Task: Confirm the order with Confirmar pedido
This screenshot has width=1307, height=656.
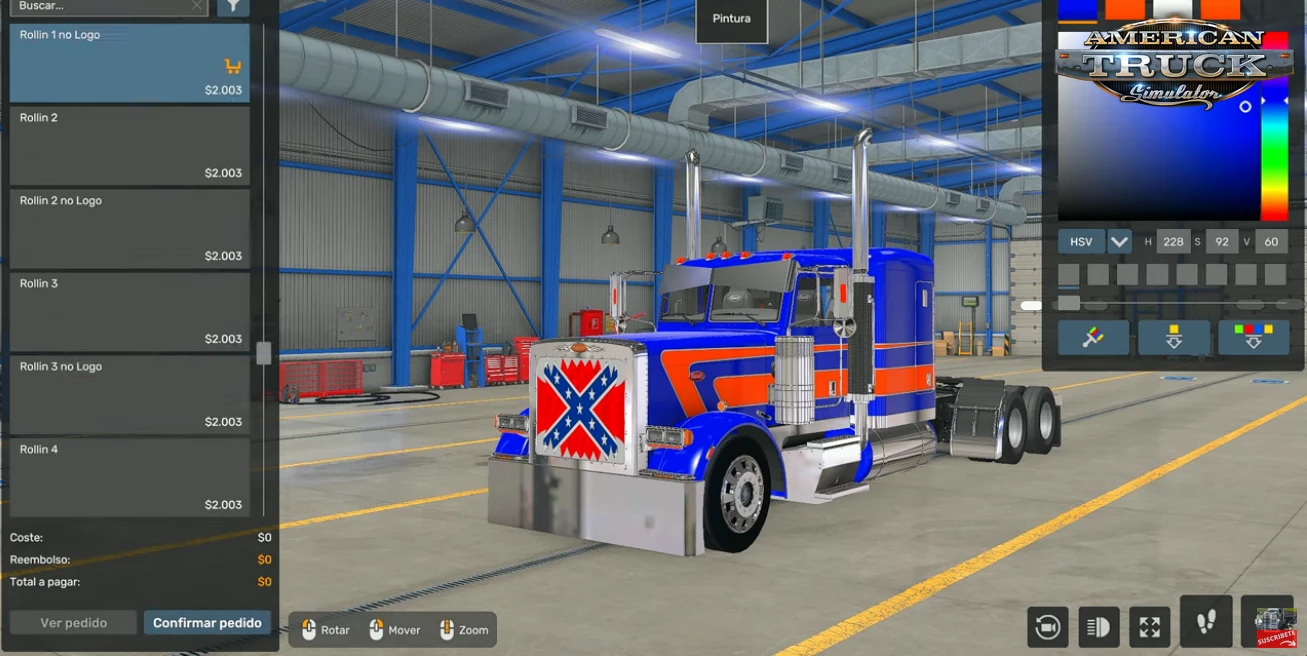Action: coord(207,623)
